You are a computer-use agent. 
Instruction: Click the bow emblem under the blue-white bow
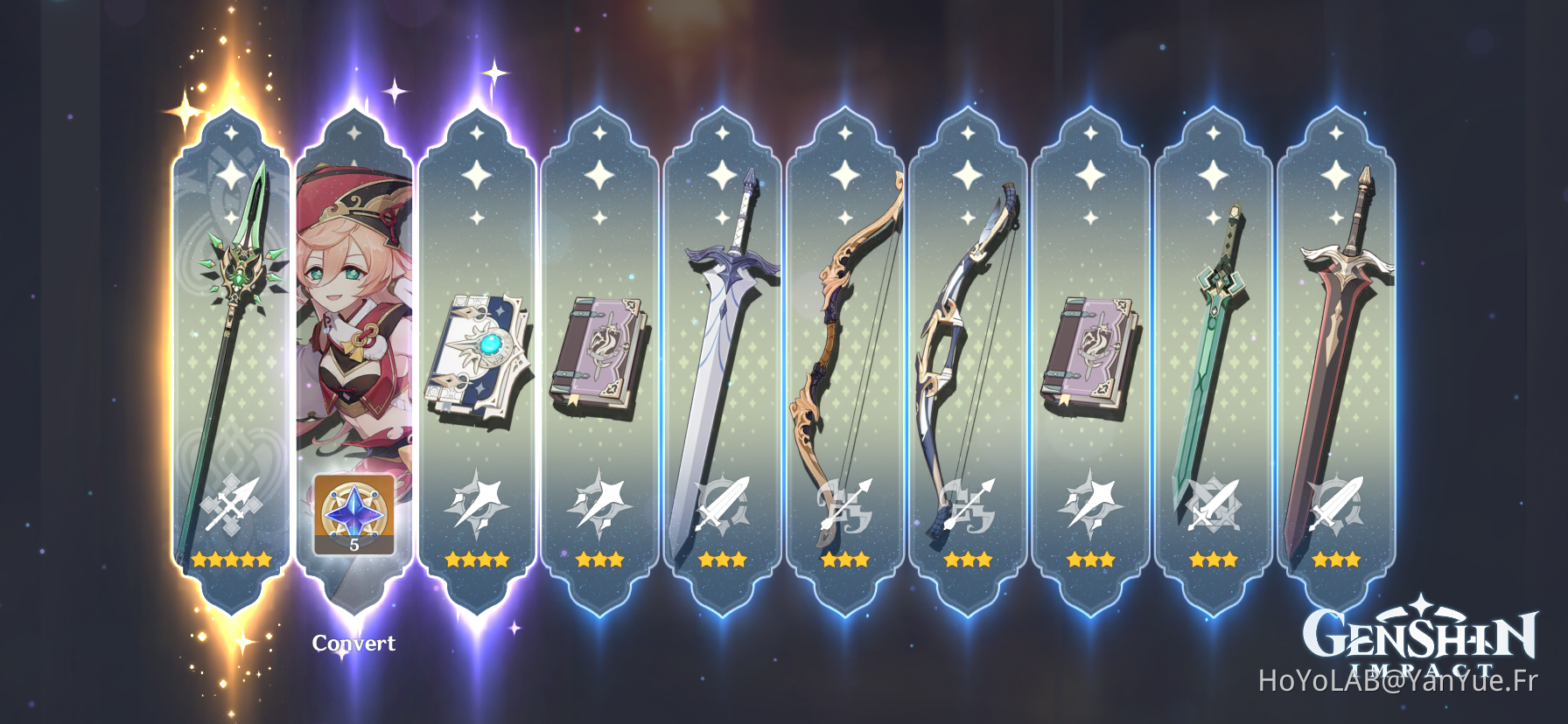[967, 505]
